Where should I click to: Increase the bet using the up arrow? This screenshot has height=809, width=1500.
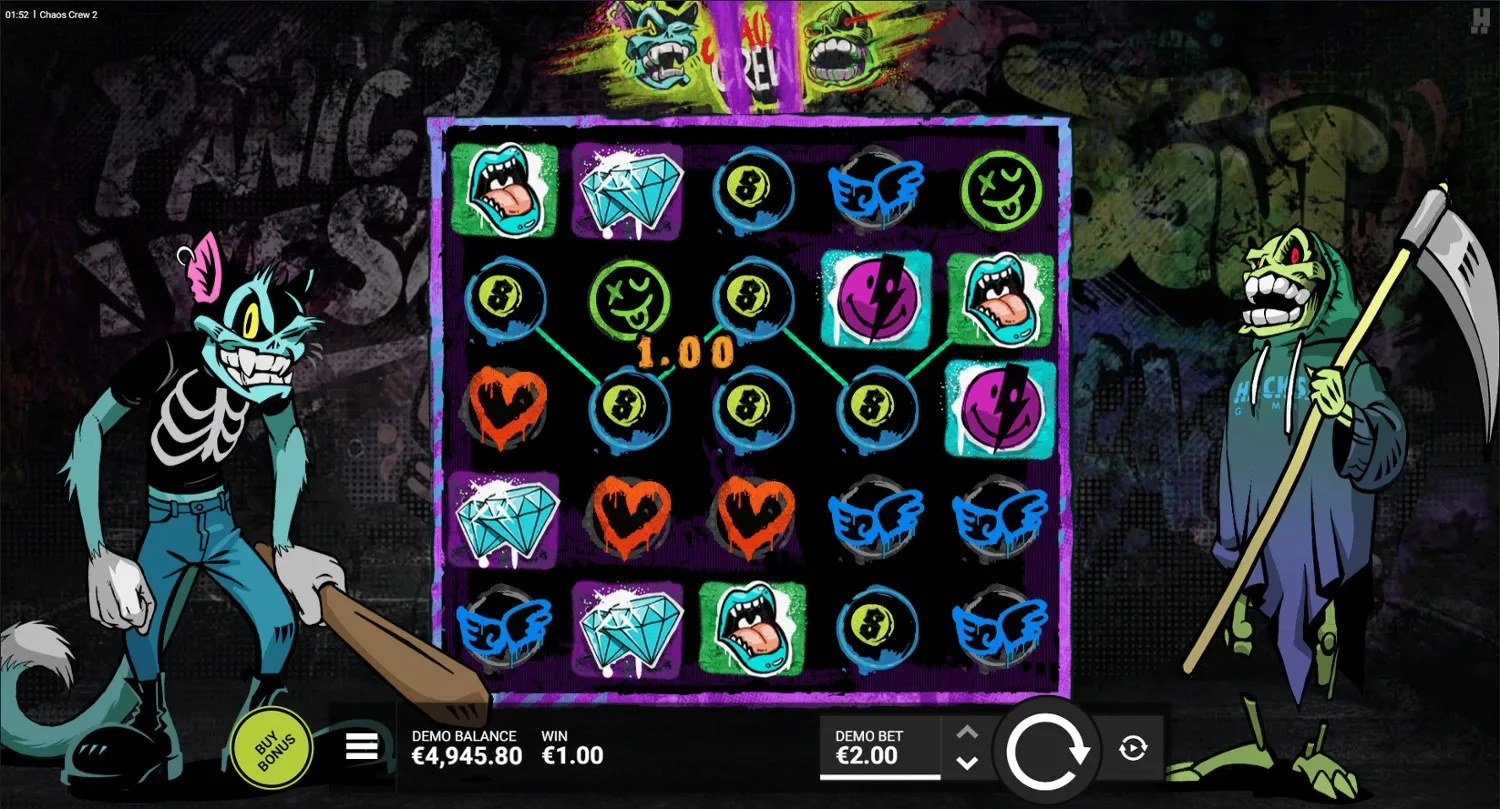click(x=966, y=730)
